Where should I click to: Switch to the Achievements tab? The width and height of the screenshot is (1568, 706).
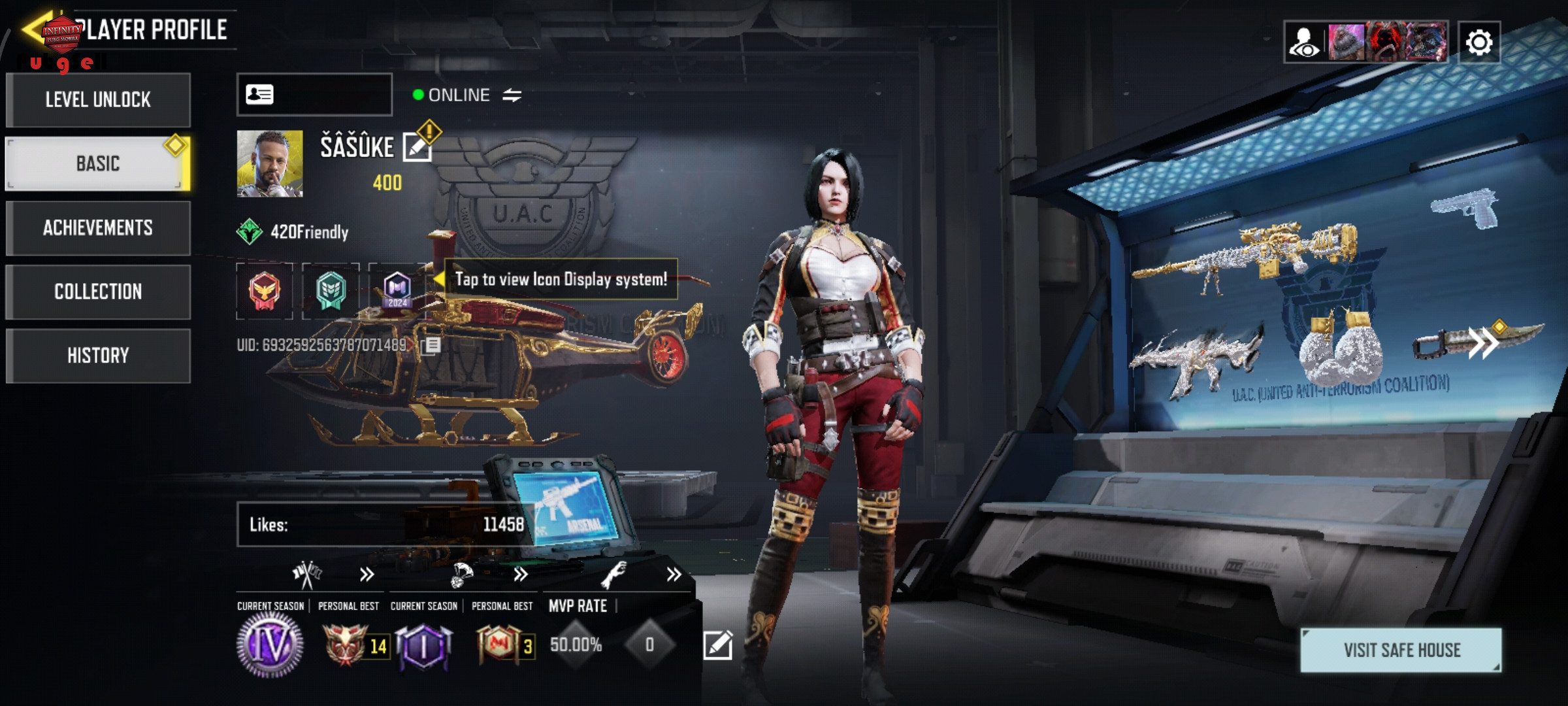click(x=98, y=227)
